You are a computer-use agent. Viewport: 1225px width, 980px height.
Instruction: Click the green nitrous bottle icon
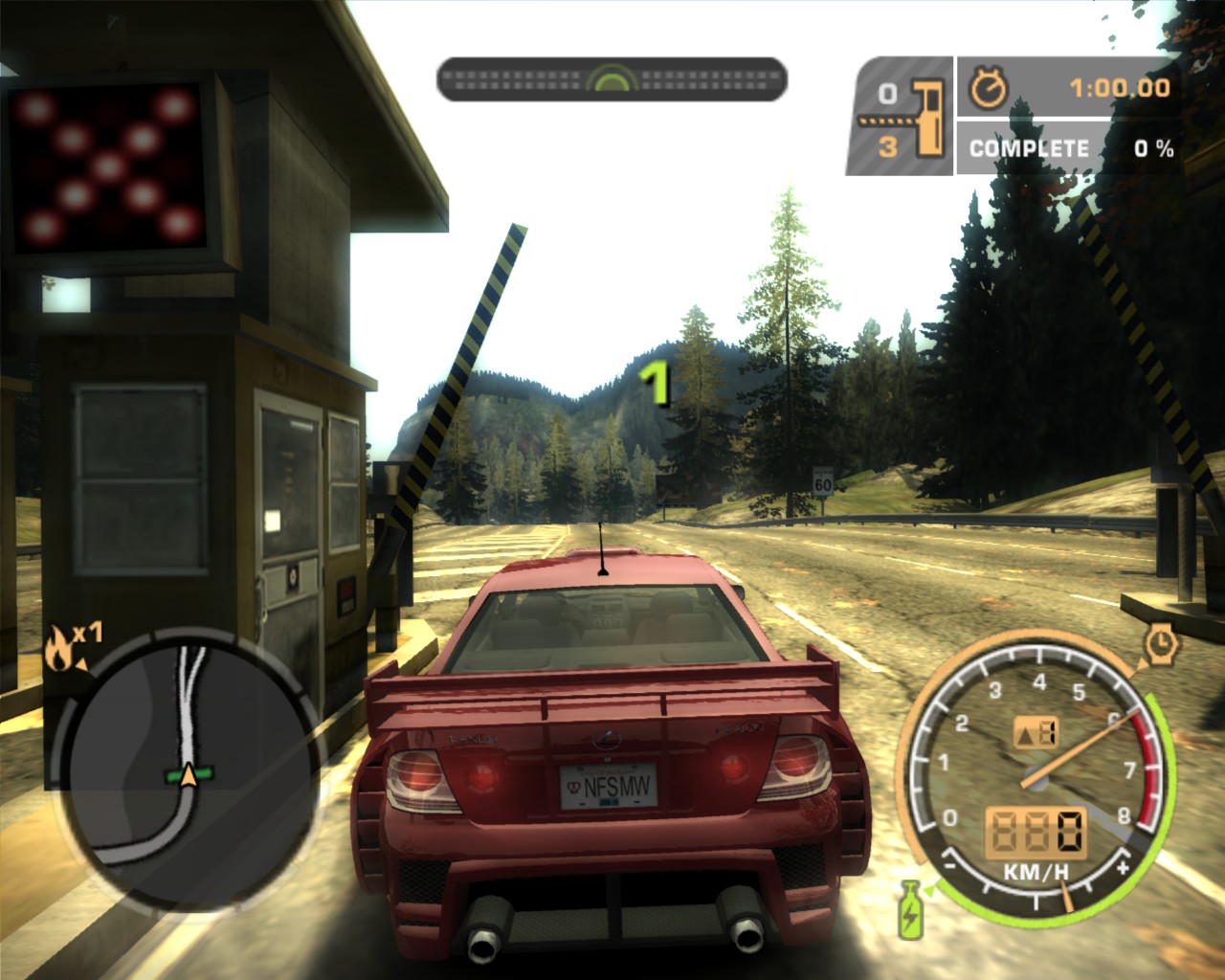coord(909,907)
